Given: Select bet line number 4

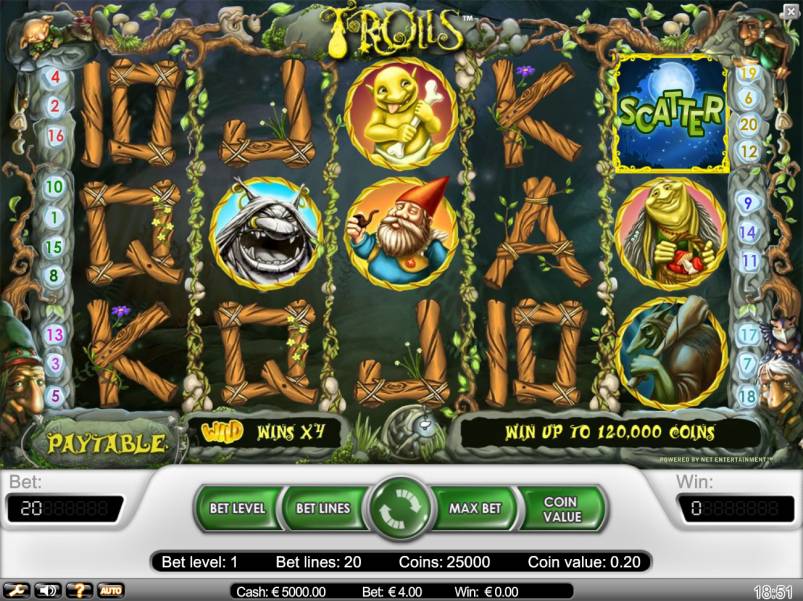Looking at the screenshot, I should pyautogui.click(x=54, y=77).
